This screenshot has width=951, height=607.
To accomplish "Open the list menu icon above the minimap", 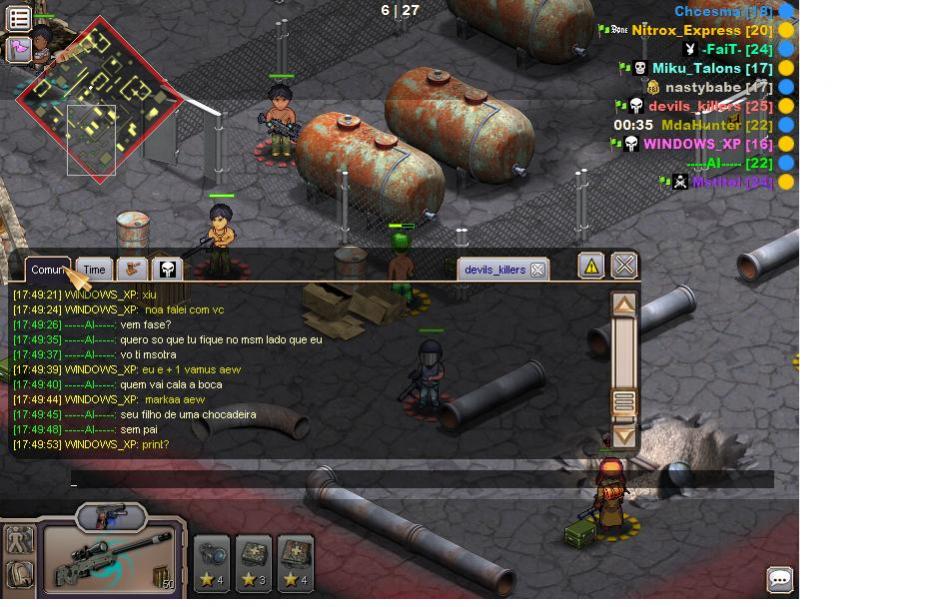I will click(18, 17).
